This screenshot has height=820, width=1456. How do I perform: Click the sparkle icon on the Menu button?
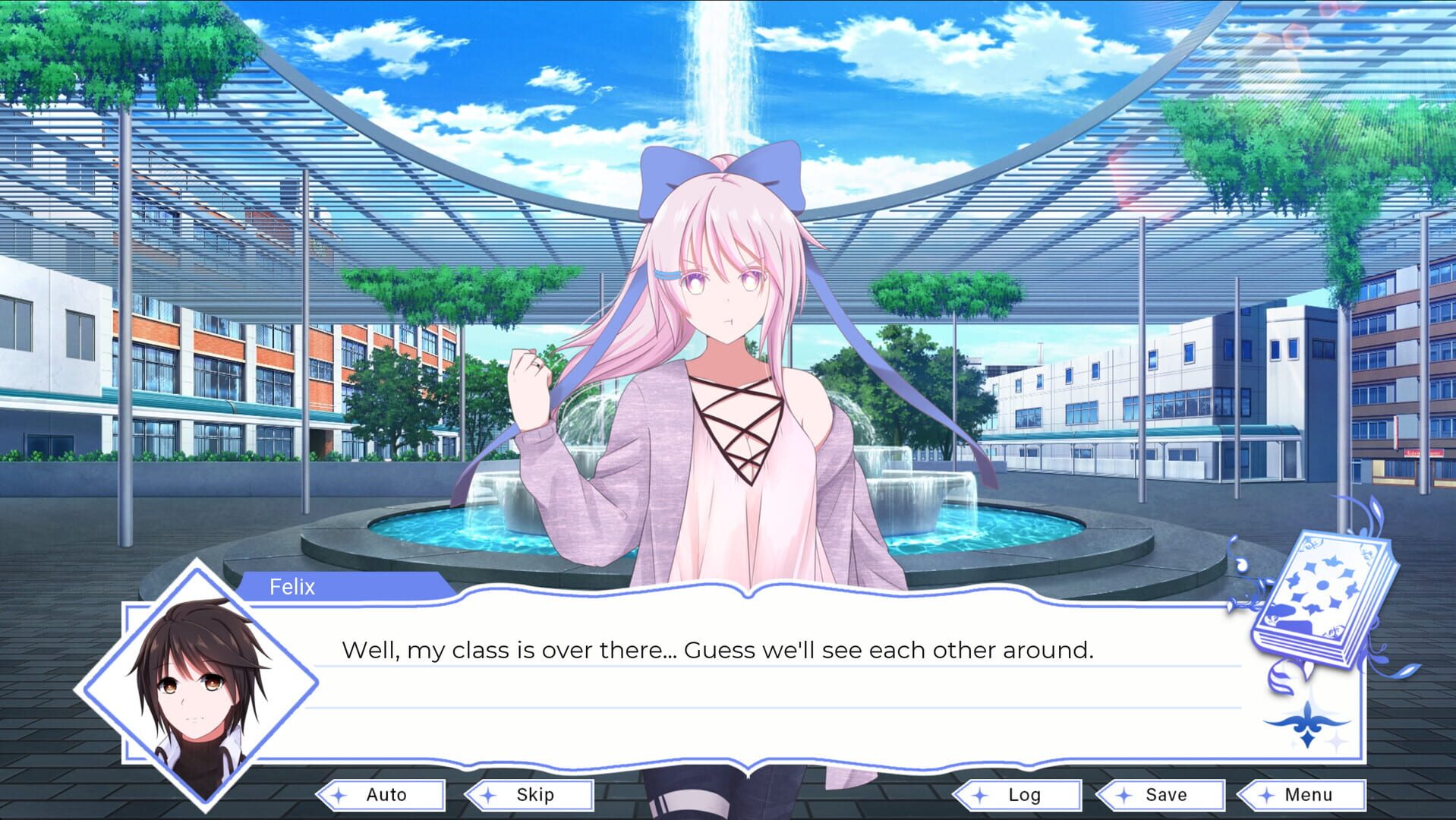coord(1265,795)
